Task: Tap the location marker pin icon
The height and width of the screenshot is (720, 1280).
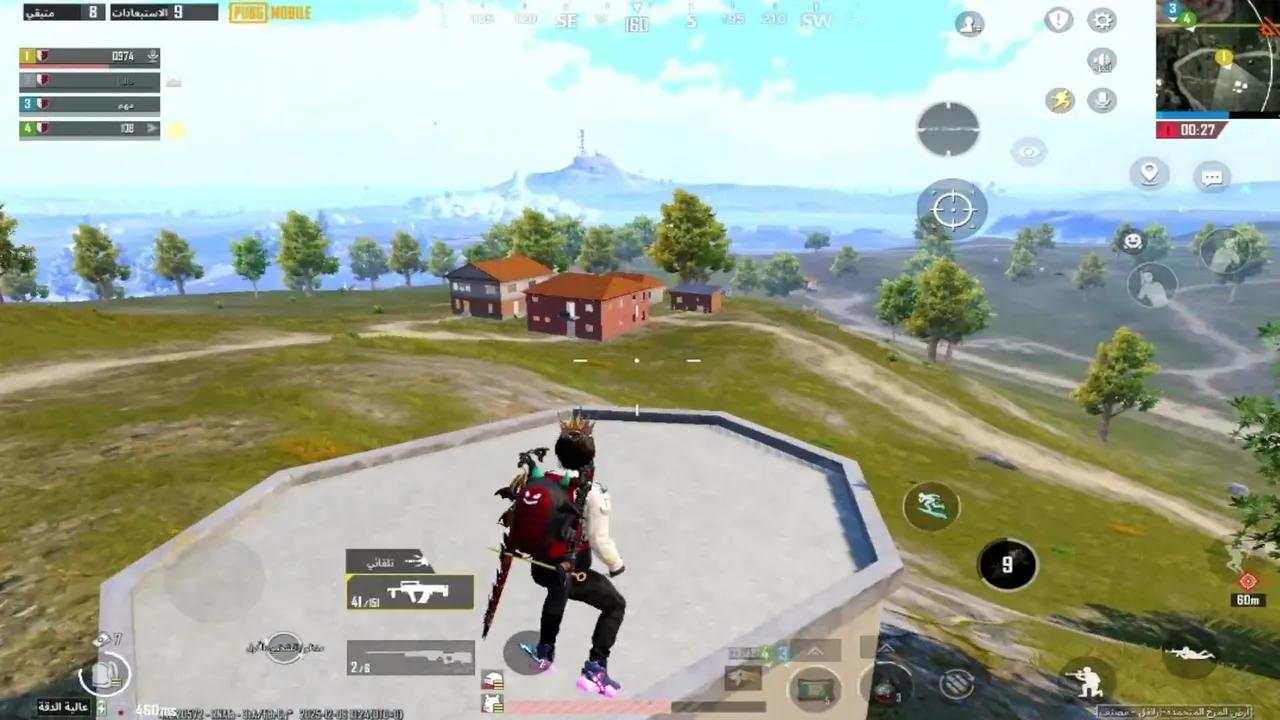Action: [1149, 174]
